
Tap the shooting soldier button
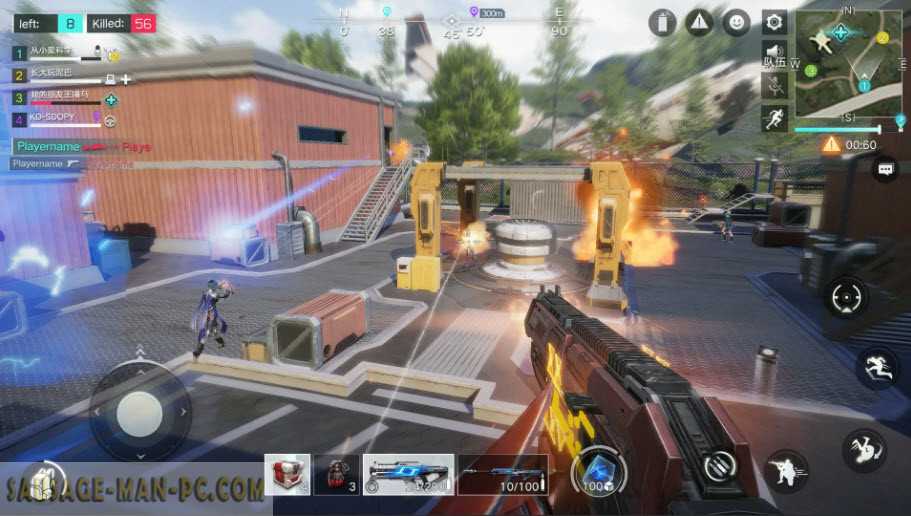click(786, 469)
